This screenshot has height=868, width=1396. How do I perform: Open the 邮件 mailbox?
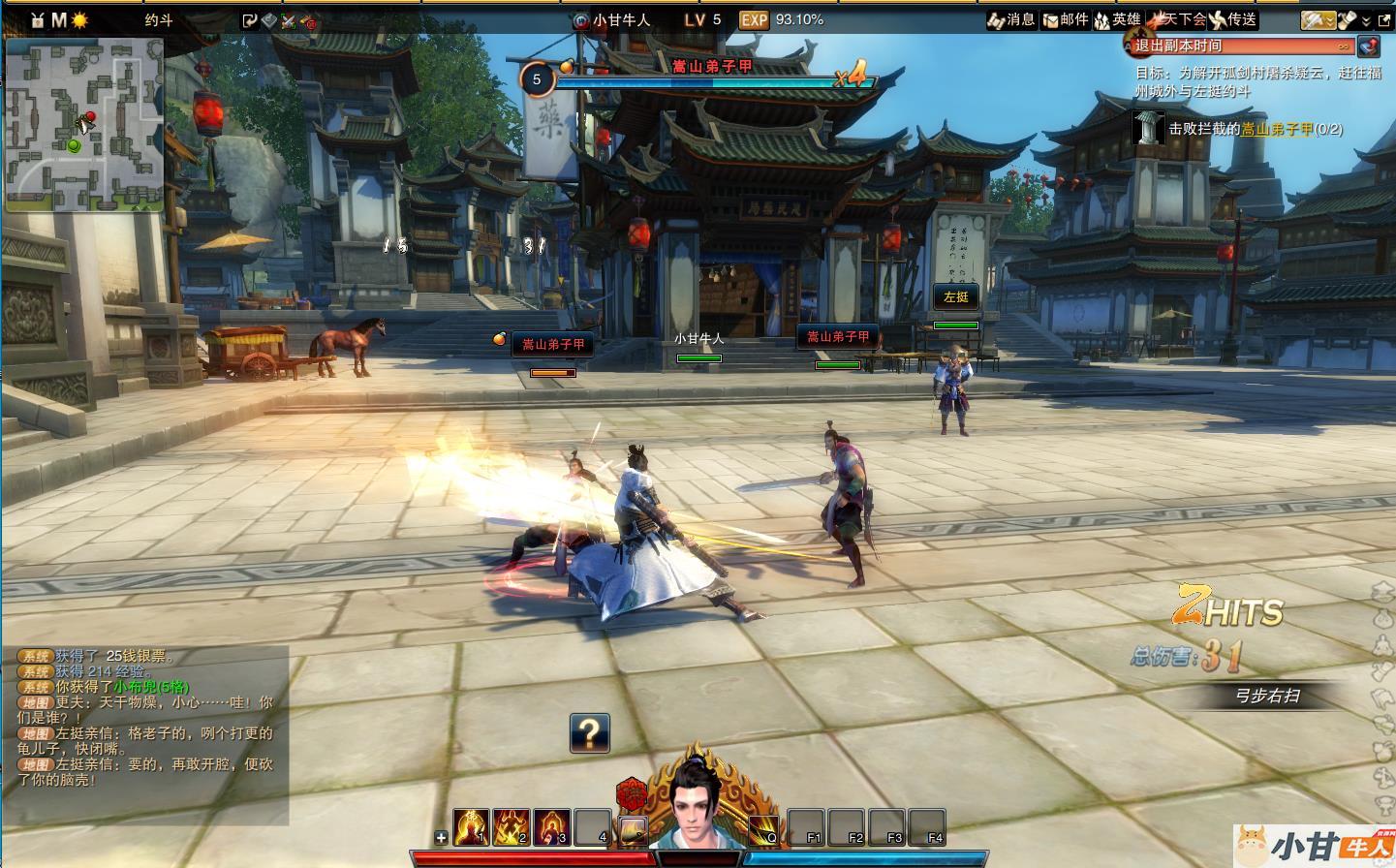click(1065, 19)
